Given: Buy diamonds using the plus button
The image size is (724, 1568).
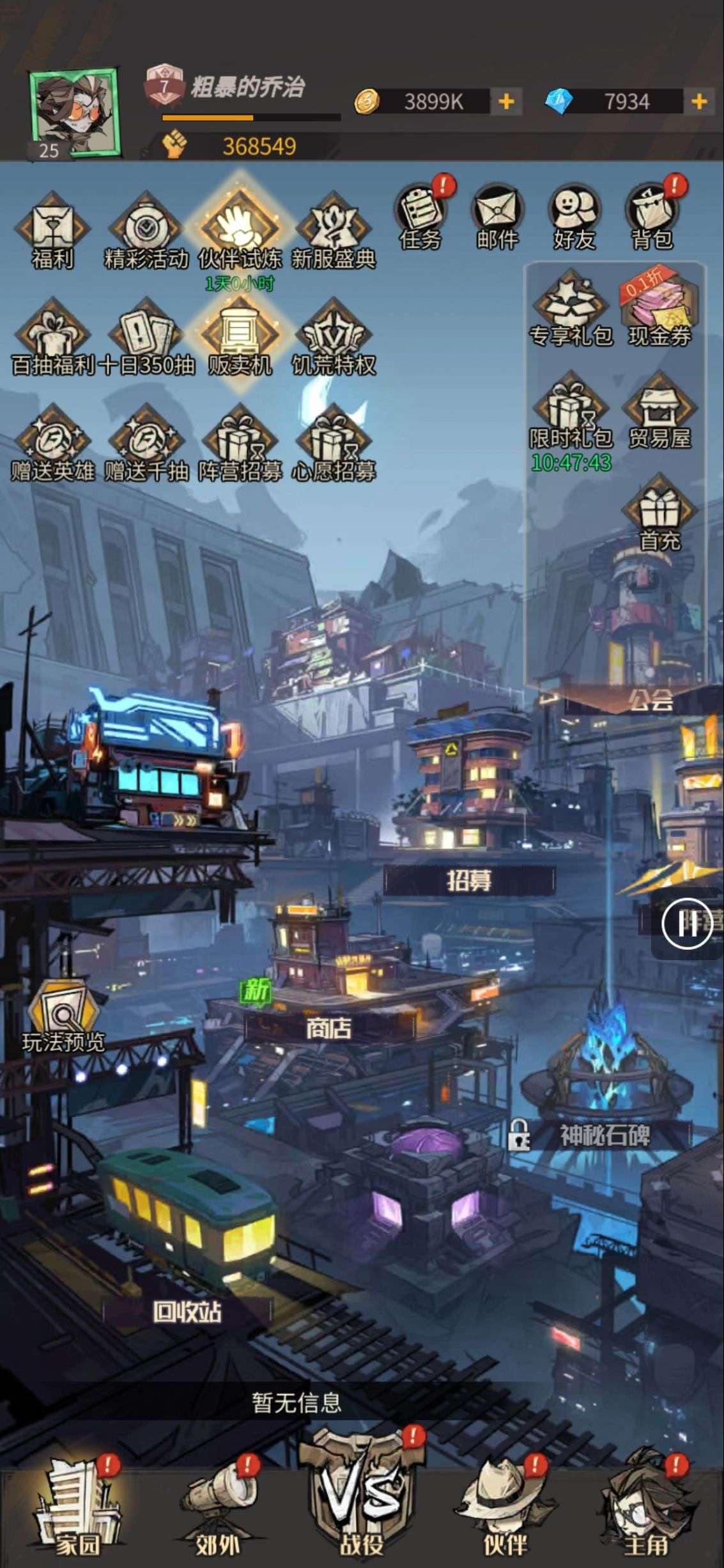Looking at the screenshot, I should click(x=699, y=102).
